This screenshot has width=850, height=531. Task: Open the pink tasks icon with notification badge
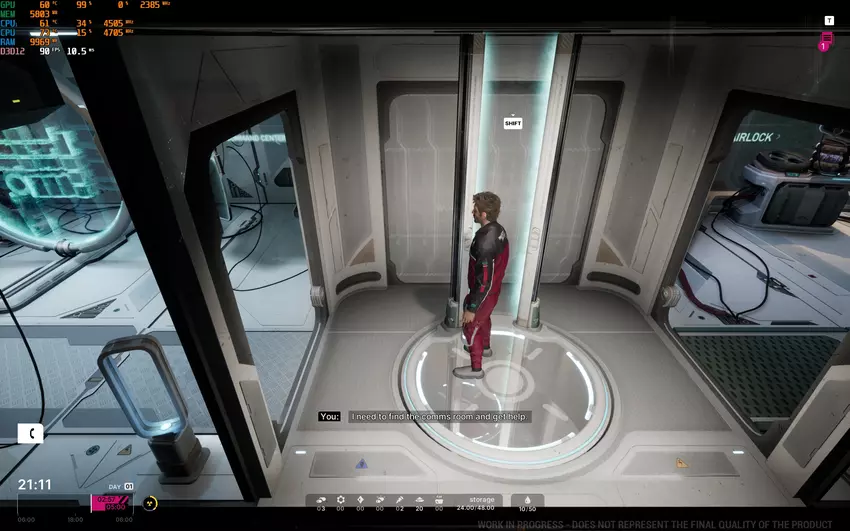[826, 40]
